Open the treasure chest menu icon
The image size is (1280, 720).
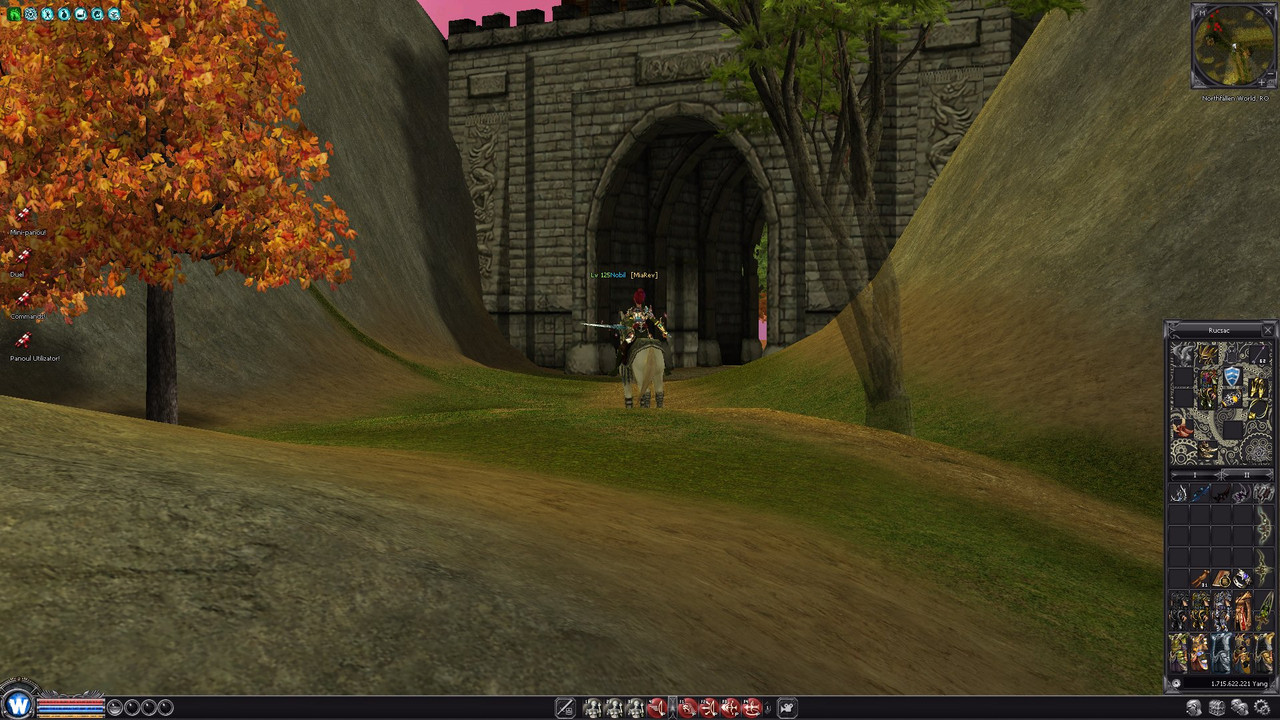click(x=1217, y=708)
